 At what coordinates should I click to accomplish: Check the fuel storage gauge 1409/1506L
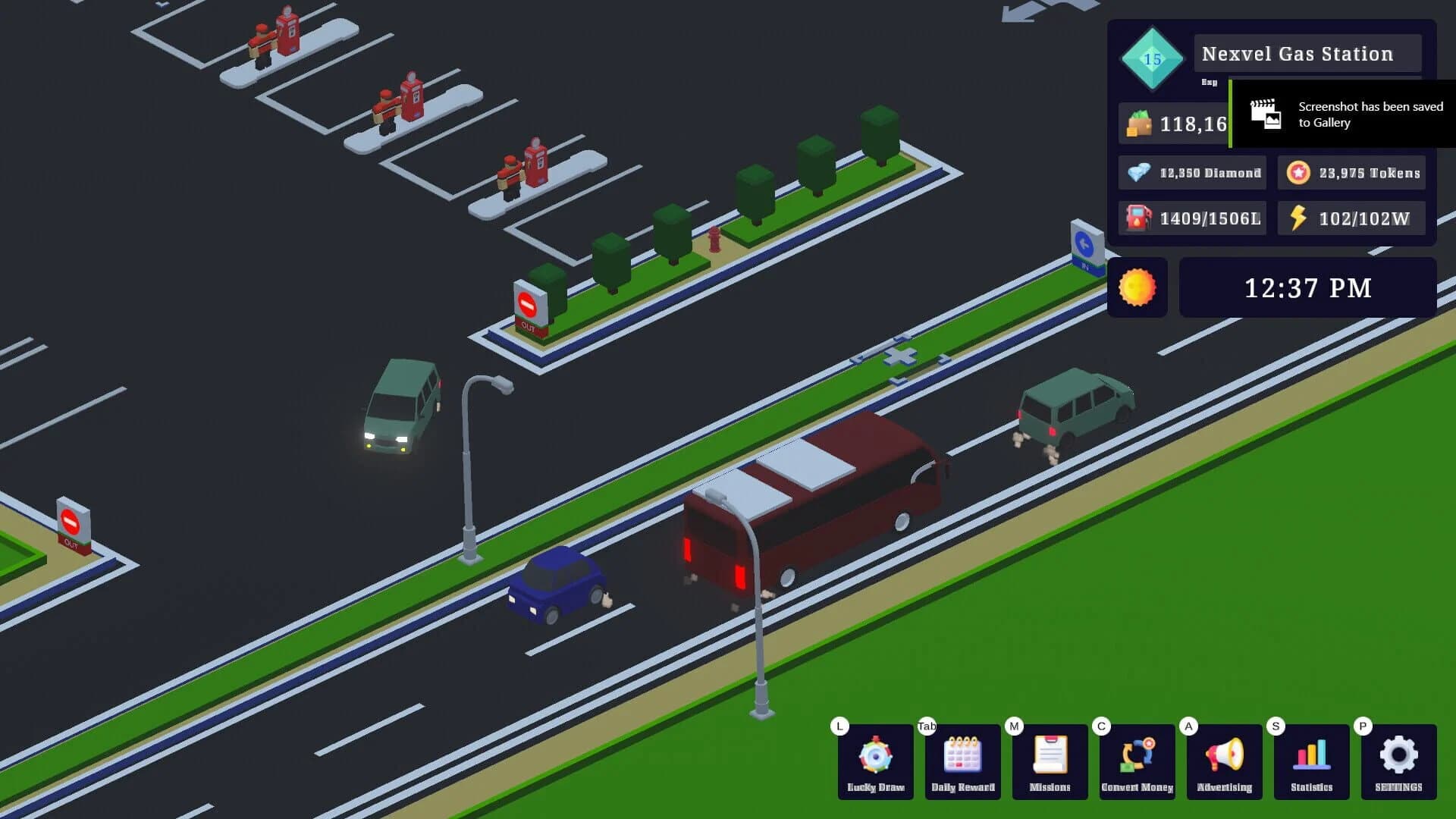click(1191, 218)
